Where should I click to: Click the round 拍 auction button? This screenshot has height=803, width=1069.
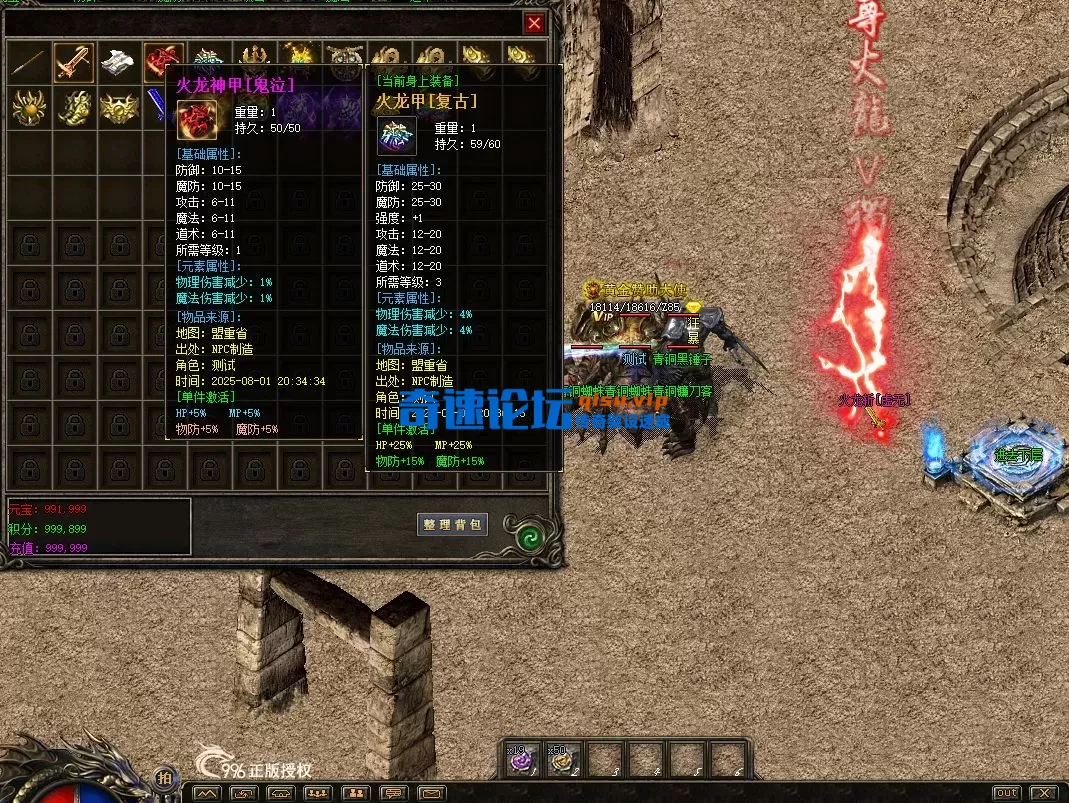(164, 779)
